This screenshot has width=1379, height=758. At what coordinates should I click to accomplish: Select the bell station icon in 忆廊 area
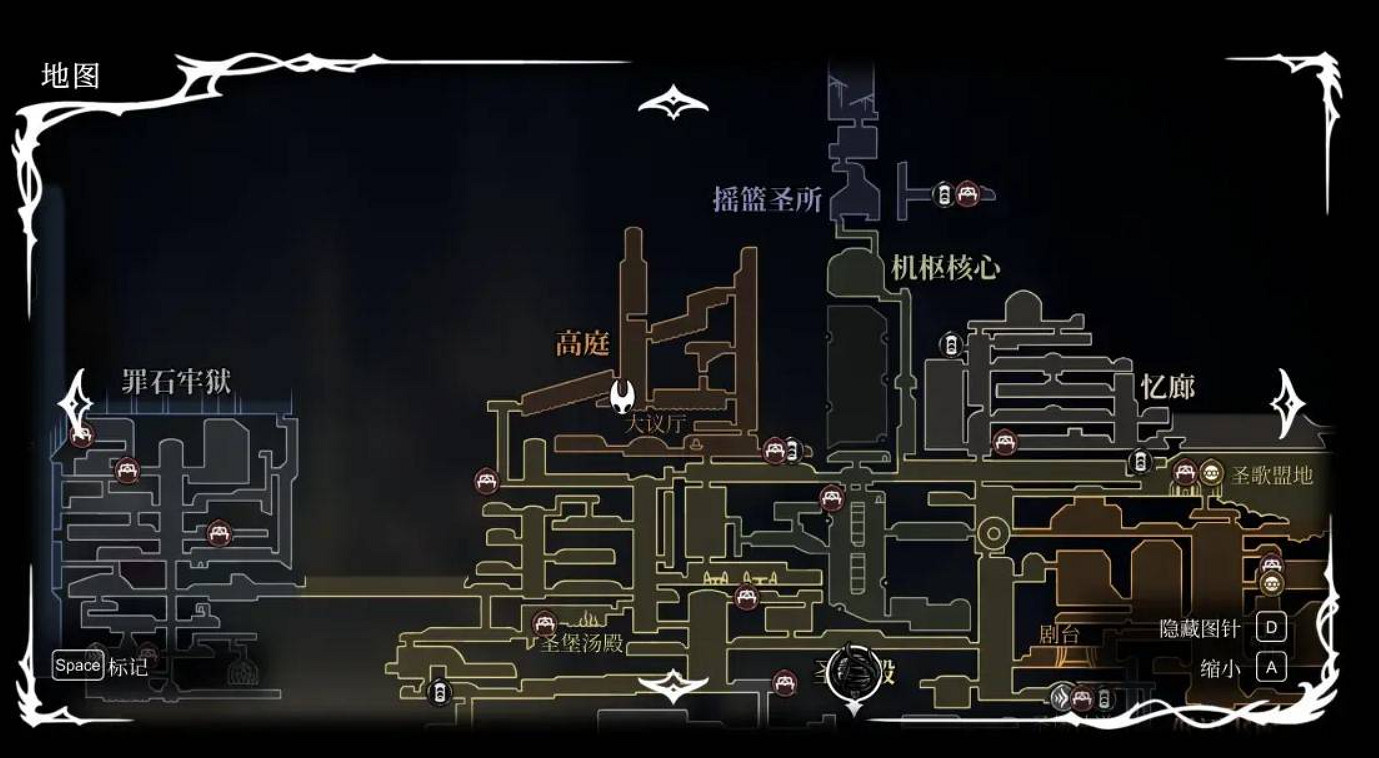tap(1140, 458)
